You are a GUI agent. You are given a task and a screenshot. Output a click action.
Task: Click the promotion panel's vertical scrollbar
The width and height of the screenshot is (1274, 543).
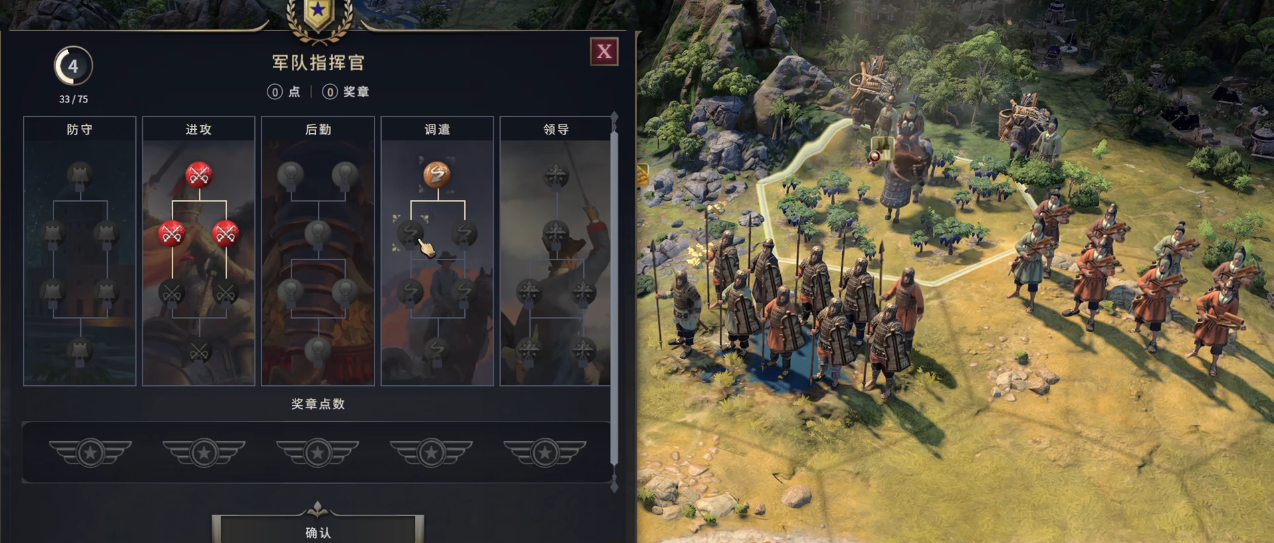point(614,250)
